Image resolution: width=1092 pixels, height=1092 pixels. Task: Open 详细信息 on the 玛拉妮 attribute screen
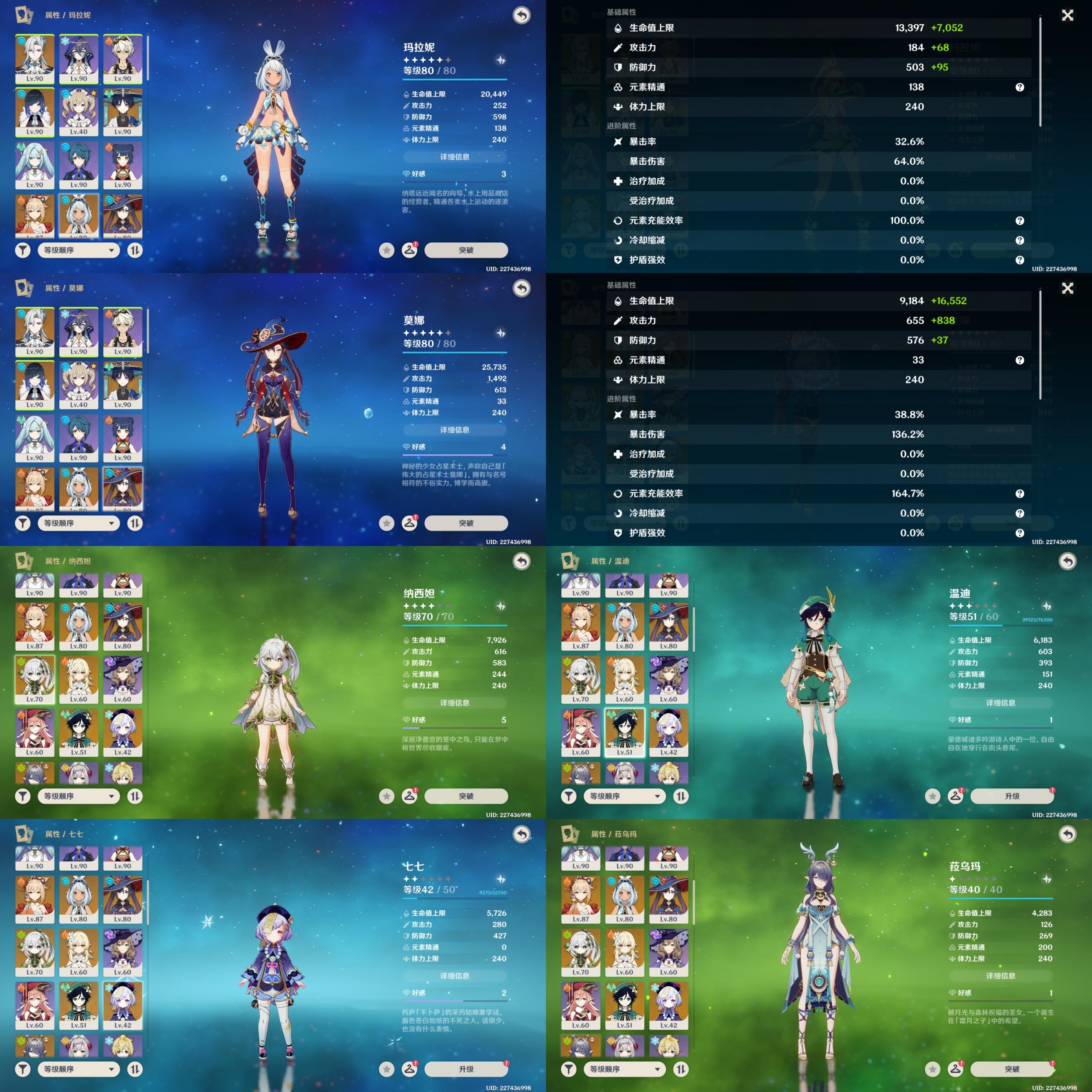click(x=454, y=157)
